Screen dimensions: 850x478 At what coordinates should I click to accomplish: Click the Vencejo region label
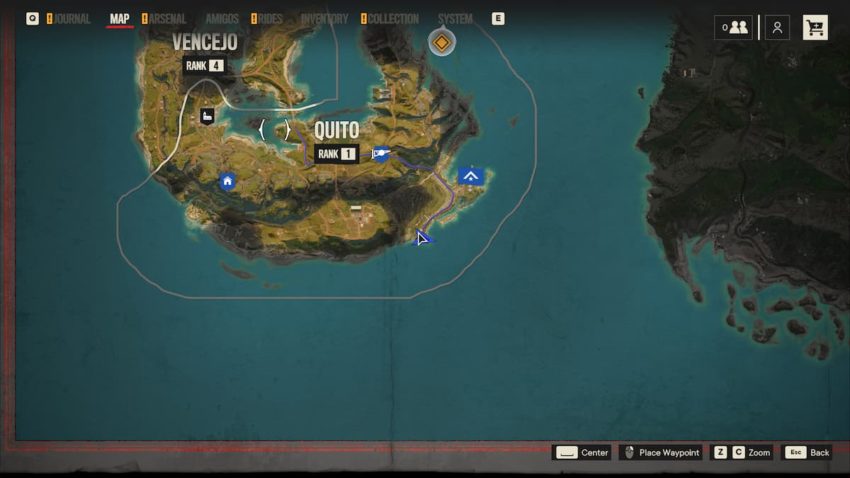click(x=204, y=42)
